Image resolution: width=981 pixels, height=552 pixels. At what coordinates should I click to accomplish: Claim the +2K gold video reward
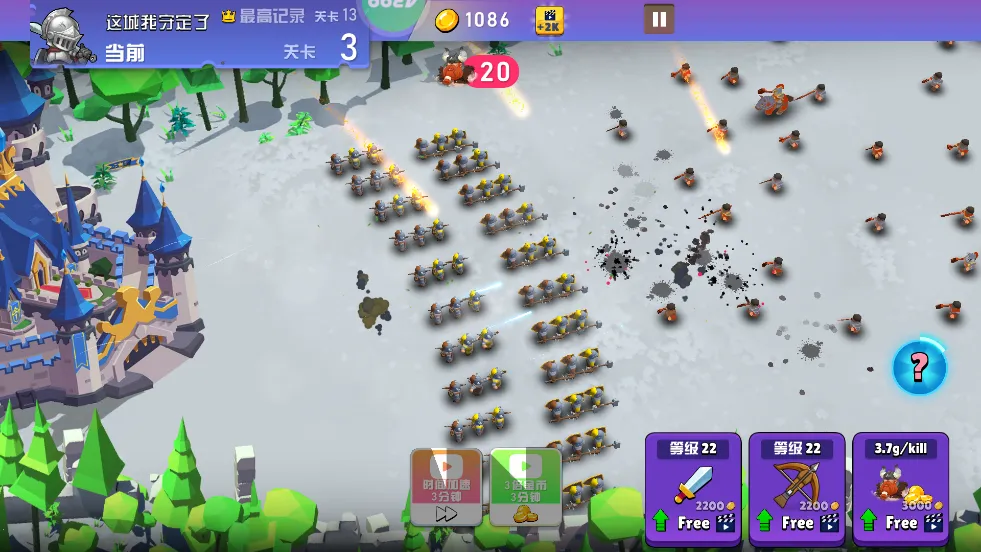[549, 19]
